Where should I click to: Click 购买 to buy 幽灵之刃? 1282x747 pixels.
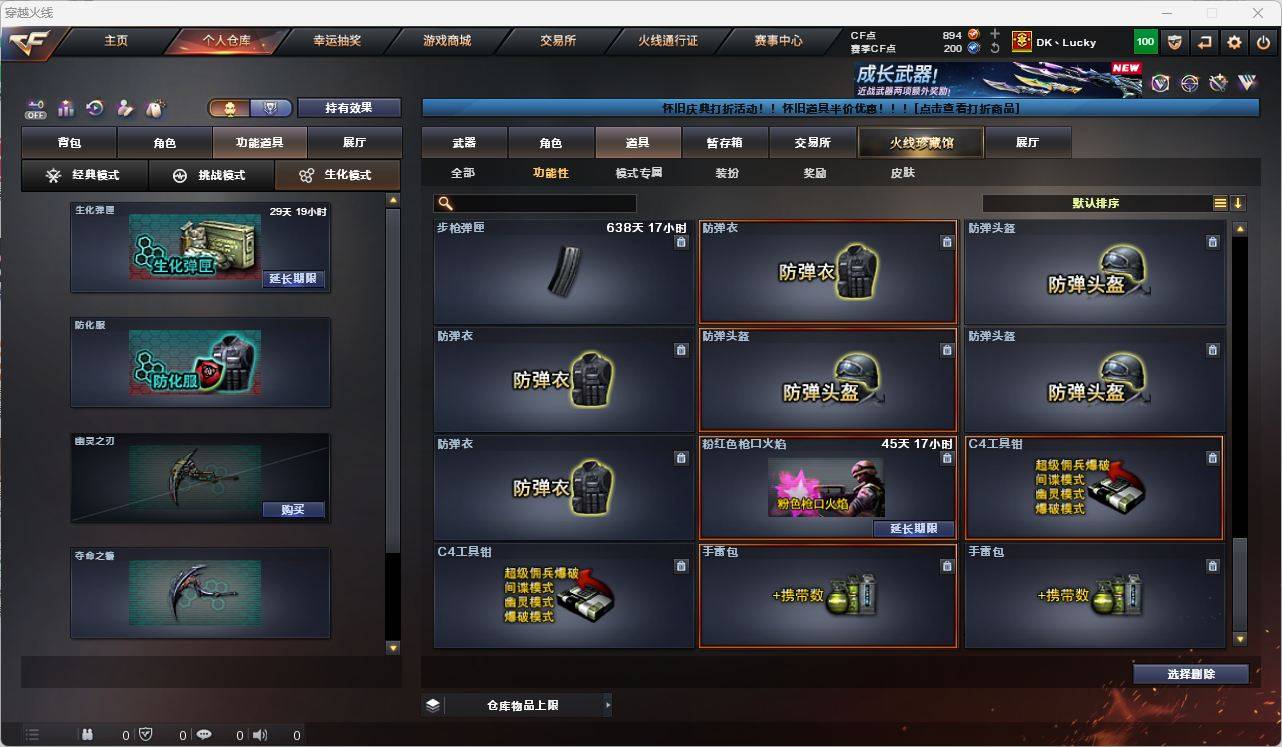(x=294, y=510)
